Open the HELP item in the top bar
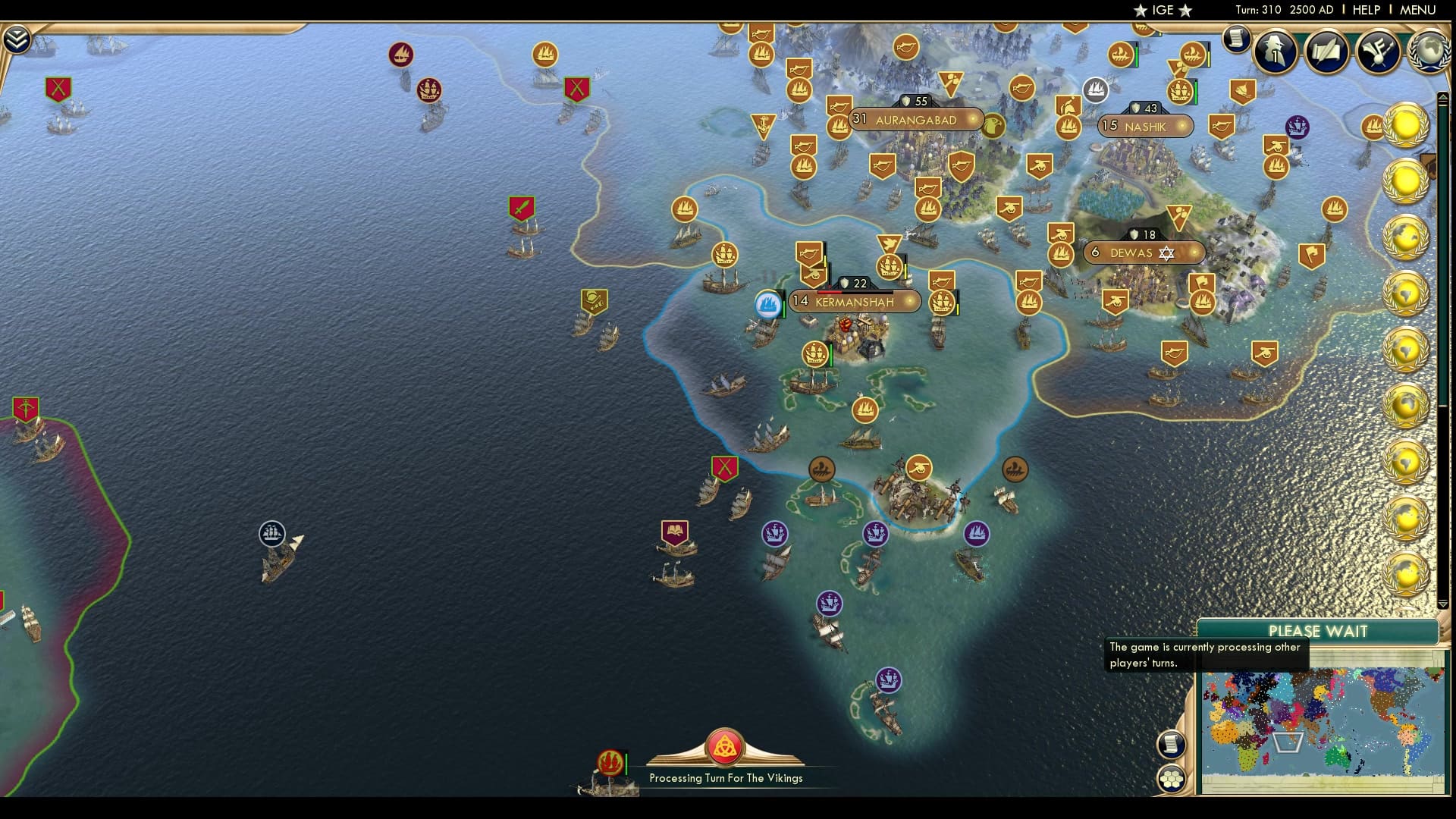This screenshot has height=819, width=1456. coord(1365,10)
